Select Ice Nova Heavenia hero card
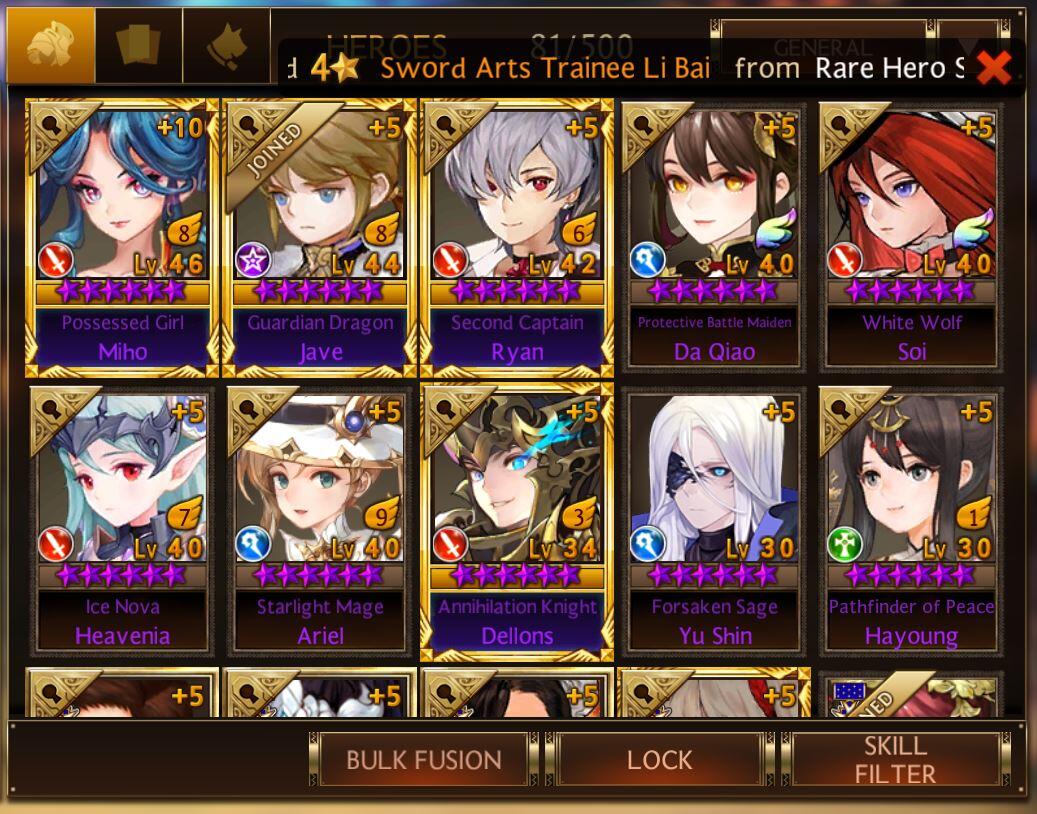1037x814 pixels. [122, 521]
